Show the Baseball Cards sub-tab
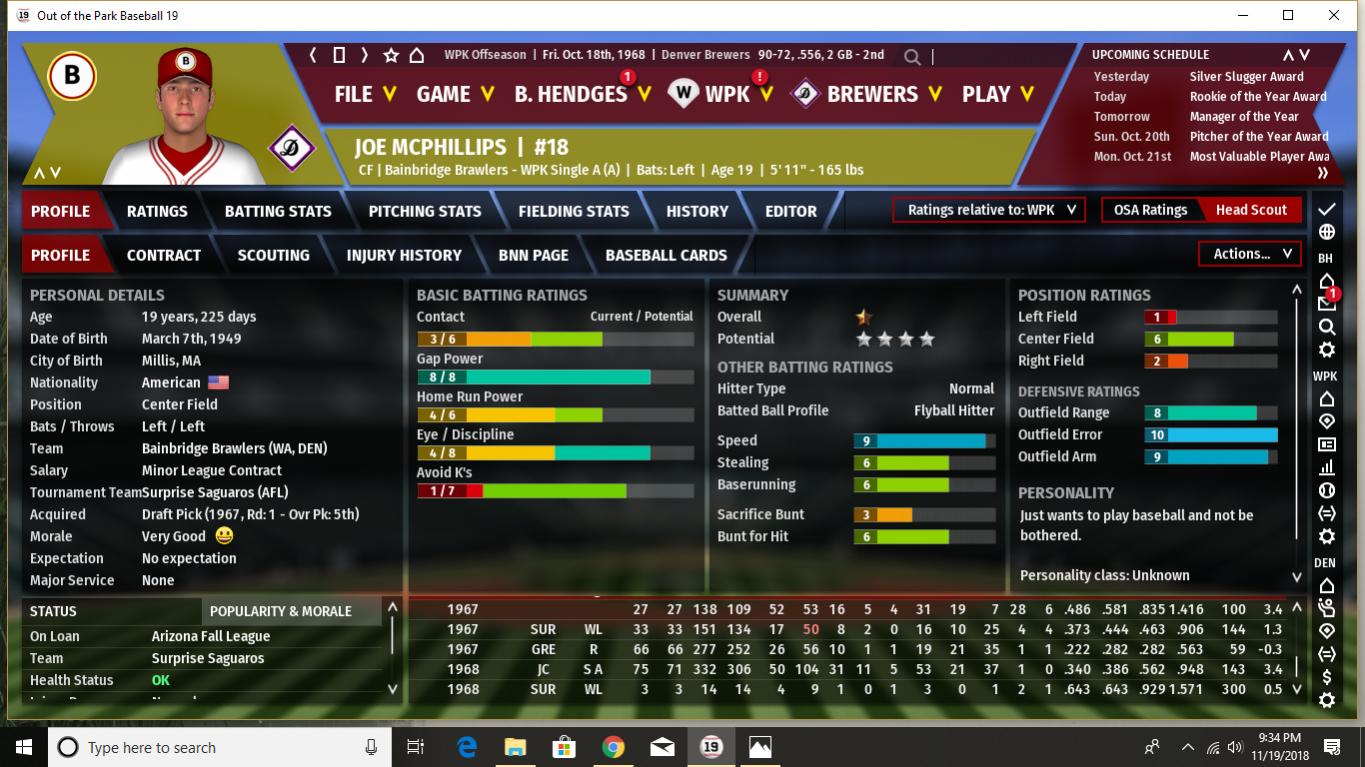 [x=666, y=255]
